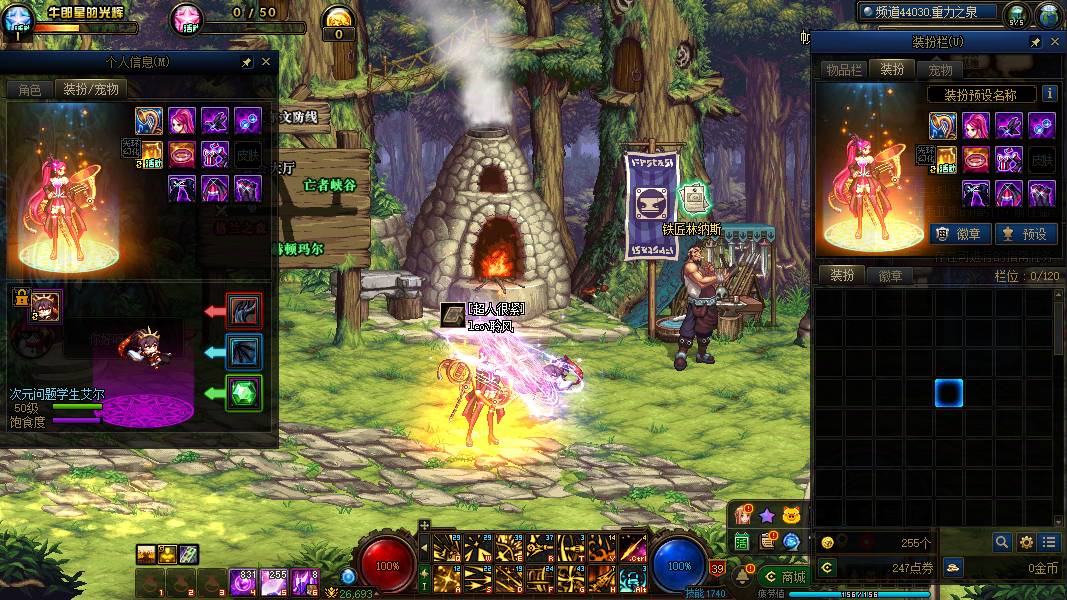The width and height of the screenshot is (1067, 600).
Task: Open the 预设 preset button
Action: [1026, 234]
